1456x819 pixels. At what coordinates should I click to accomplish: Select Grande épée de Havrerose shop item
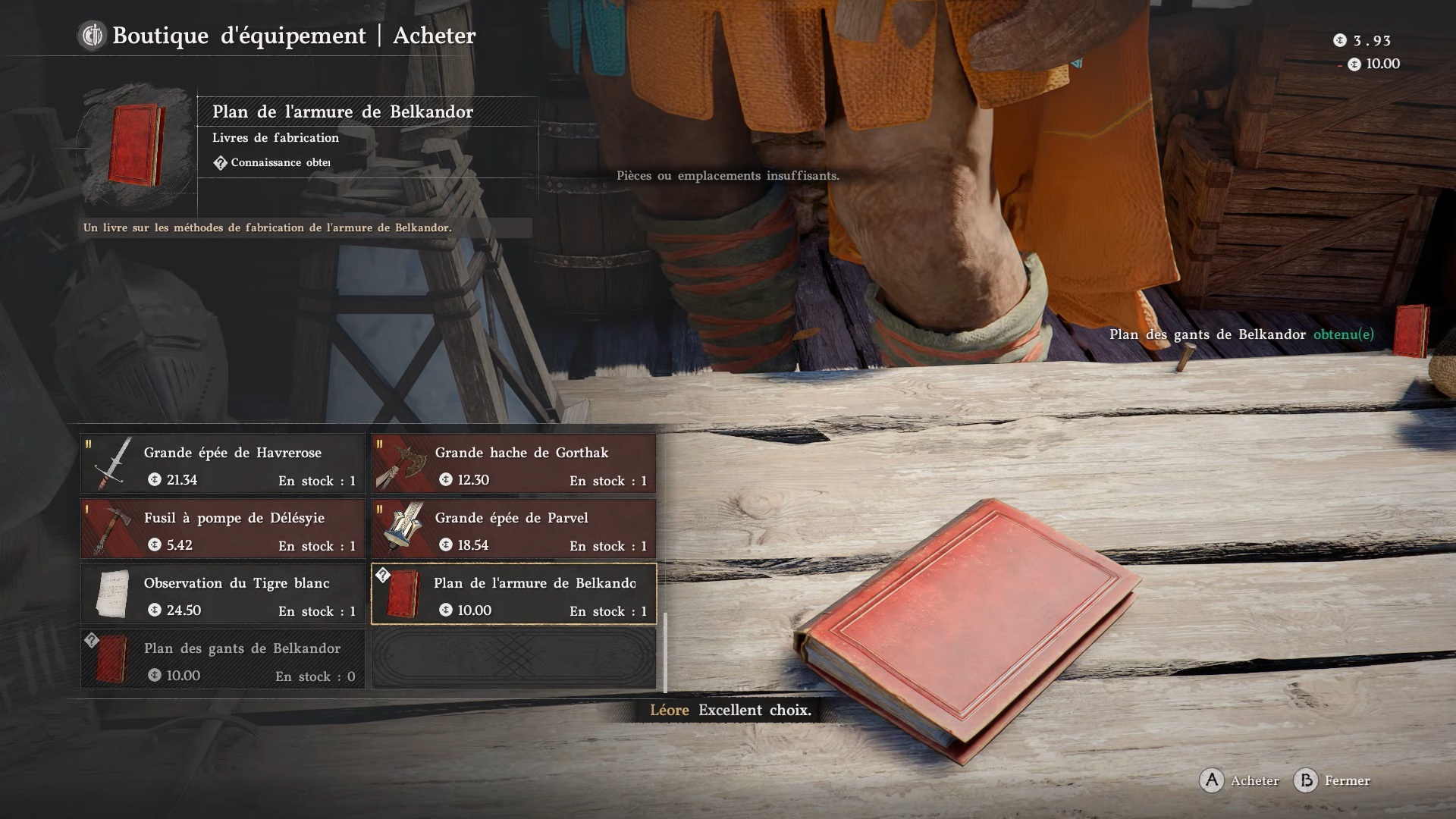click(223, 464)
